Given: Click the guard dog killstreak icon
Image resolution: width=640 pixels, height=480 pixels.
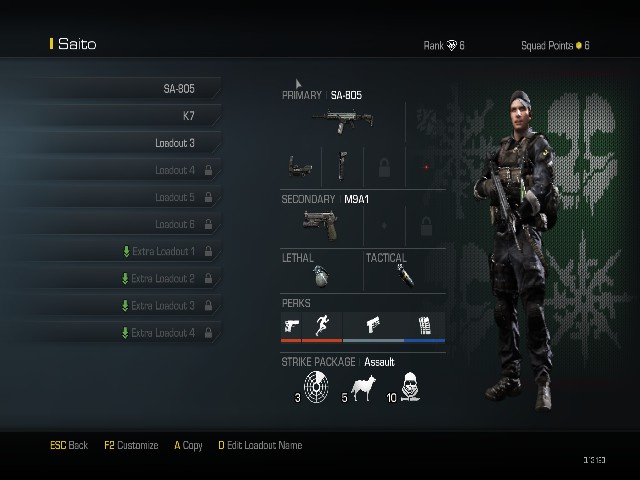Looking at the screenshot, I should (361, 387).
